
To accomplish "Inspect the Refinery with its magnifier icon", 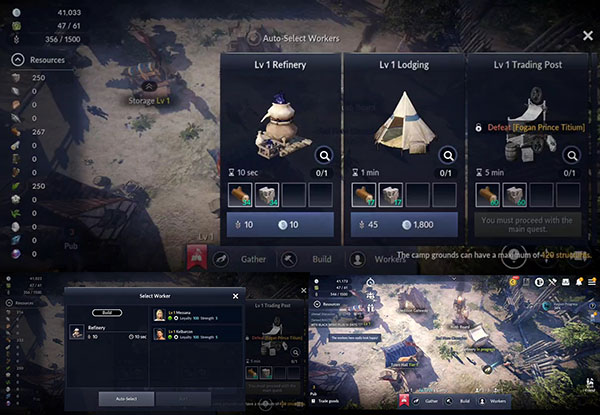I will [323, 155].
